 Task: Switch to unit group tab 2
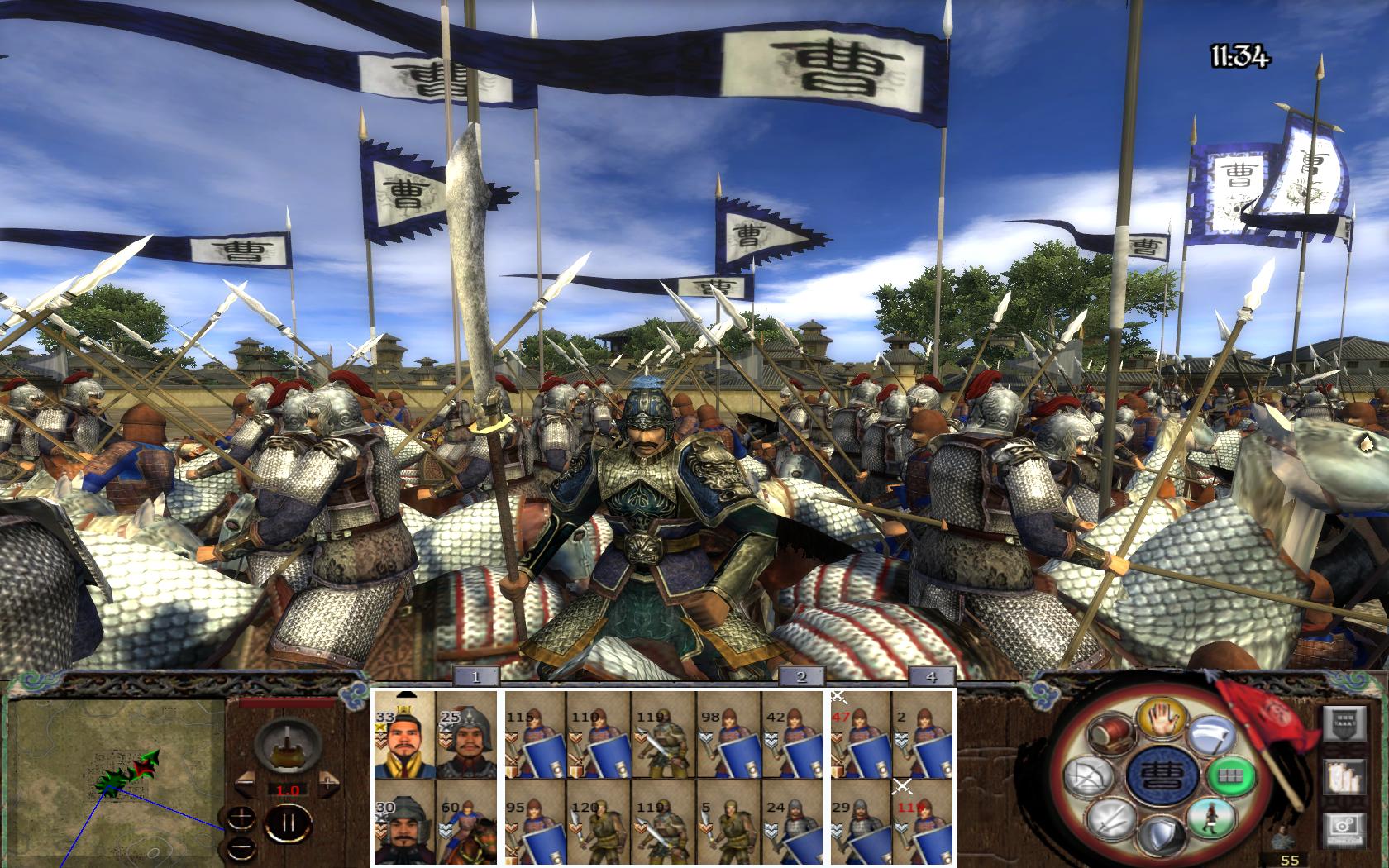pos(800,677)
